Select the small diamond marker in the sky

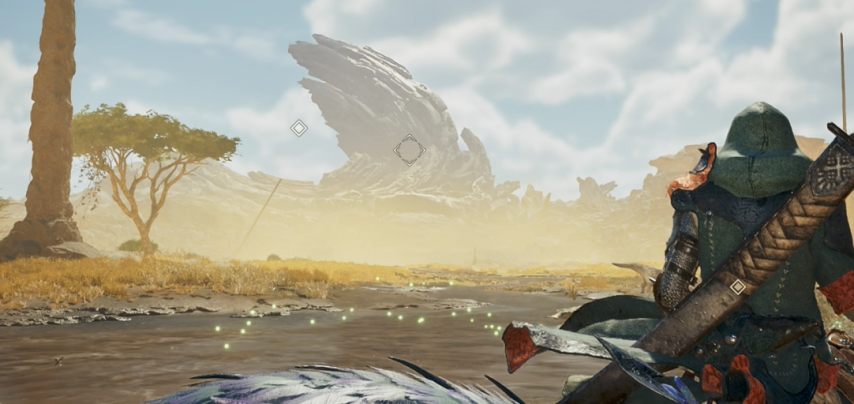pos(298,128)
